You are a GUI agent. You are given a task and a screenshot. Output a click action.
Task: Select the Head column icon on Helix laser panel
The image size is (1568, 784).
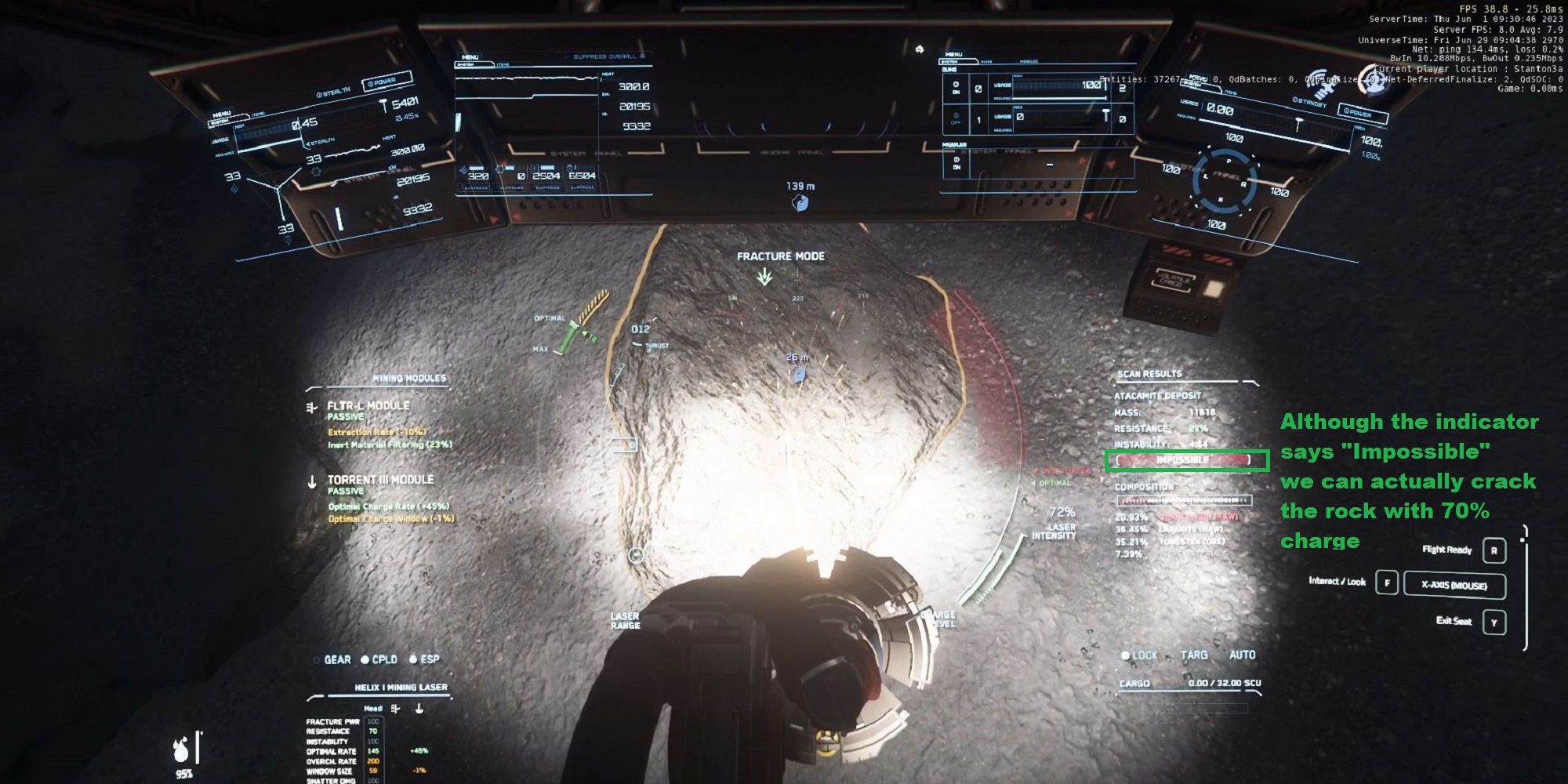372,709
